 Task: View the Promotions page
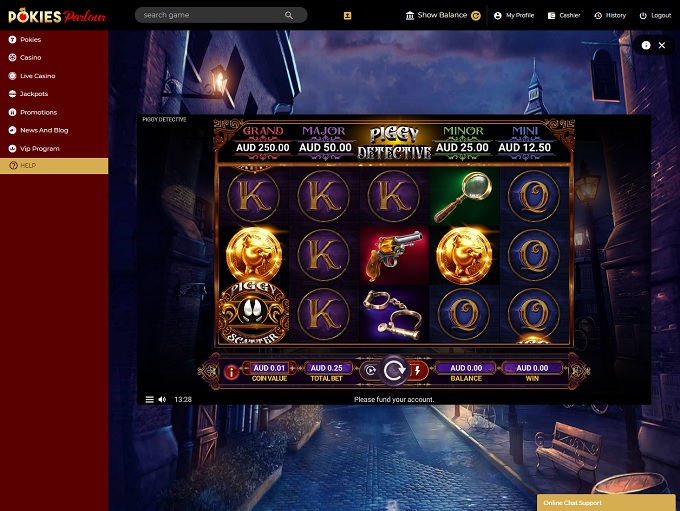click(38, 112)
